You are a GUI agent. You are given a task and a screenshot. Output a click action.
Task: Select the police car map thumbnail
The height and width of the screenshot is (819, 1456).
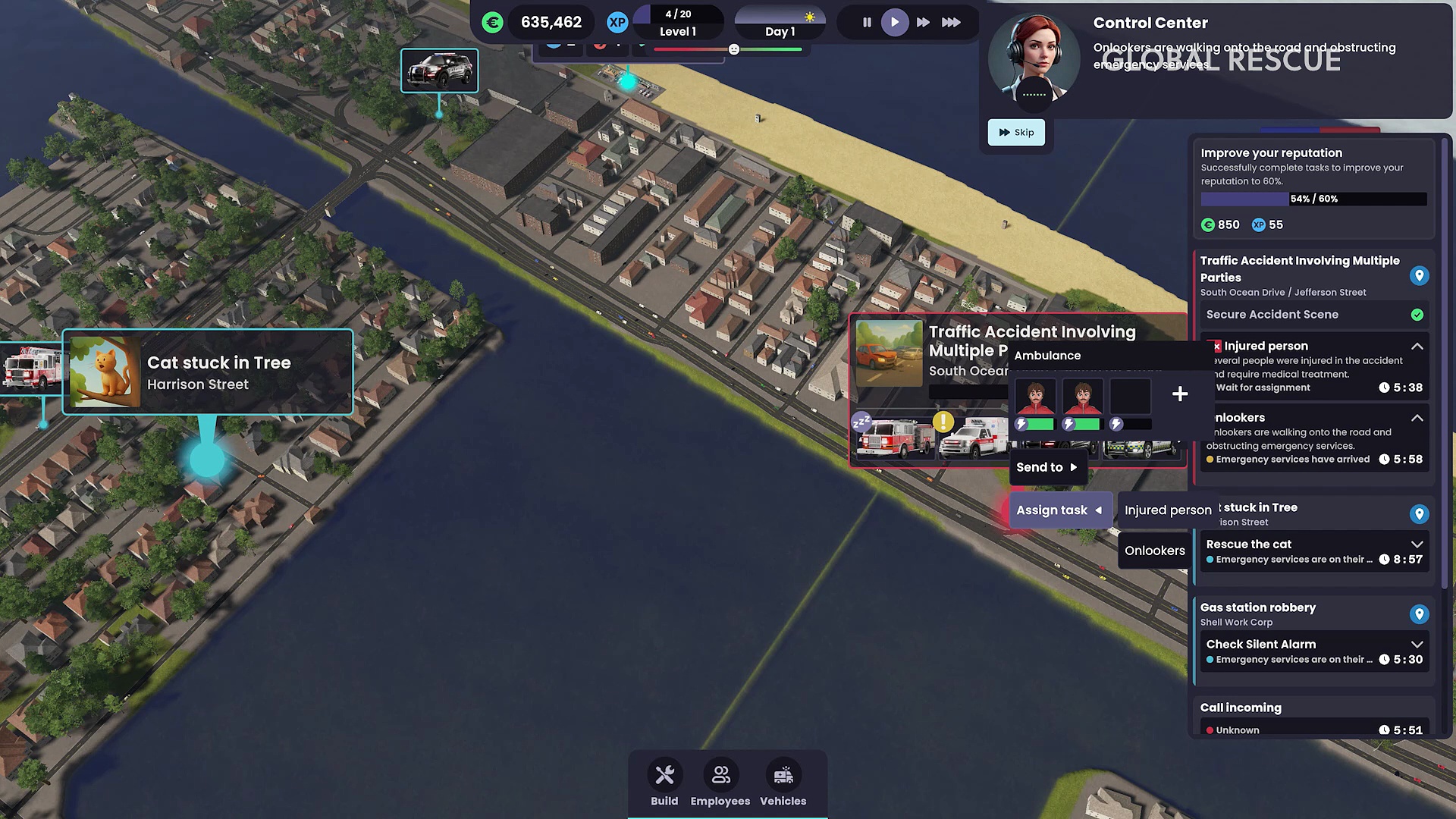440,71
